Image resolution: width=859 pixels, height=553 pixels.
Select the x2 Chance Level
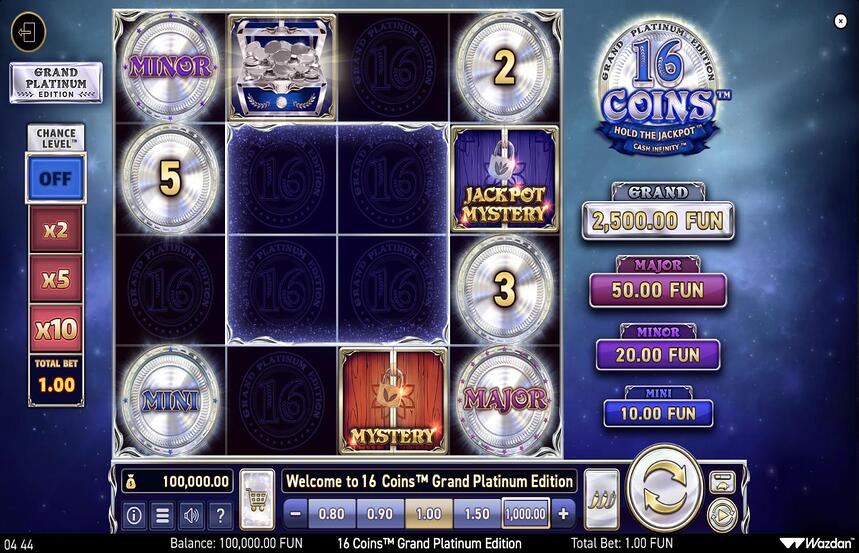point(55,230)
